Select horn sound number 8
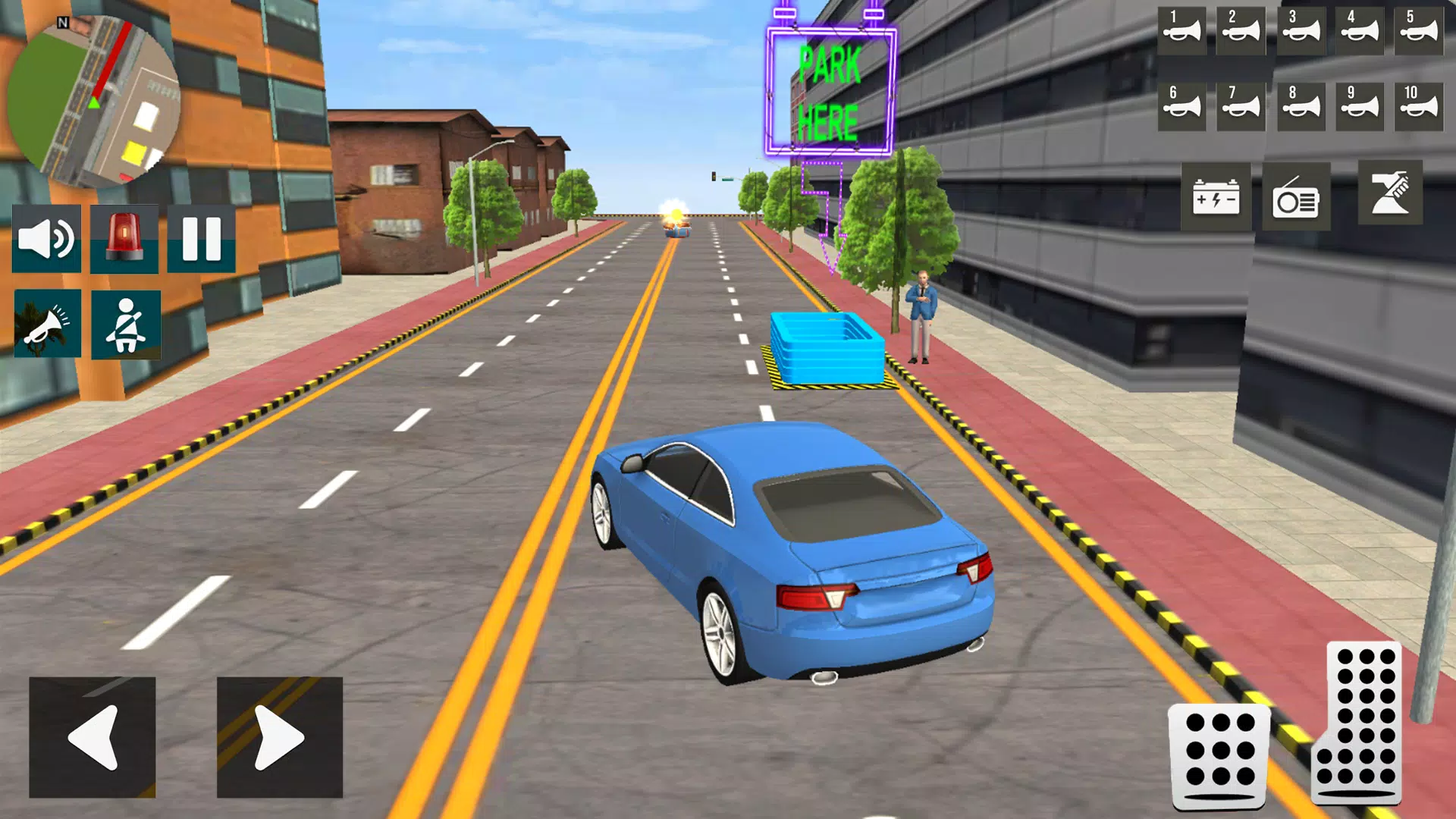Image resolution: width=1456 pixels, height=819 pixels. coord(1302,106)
